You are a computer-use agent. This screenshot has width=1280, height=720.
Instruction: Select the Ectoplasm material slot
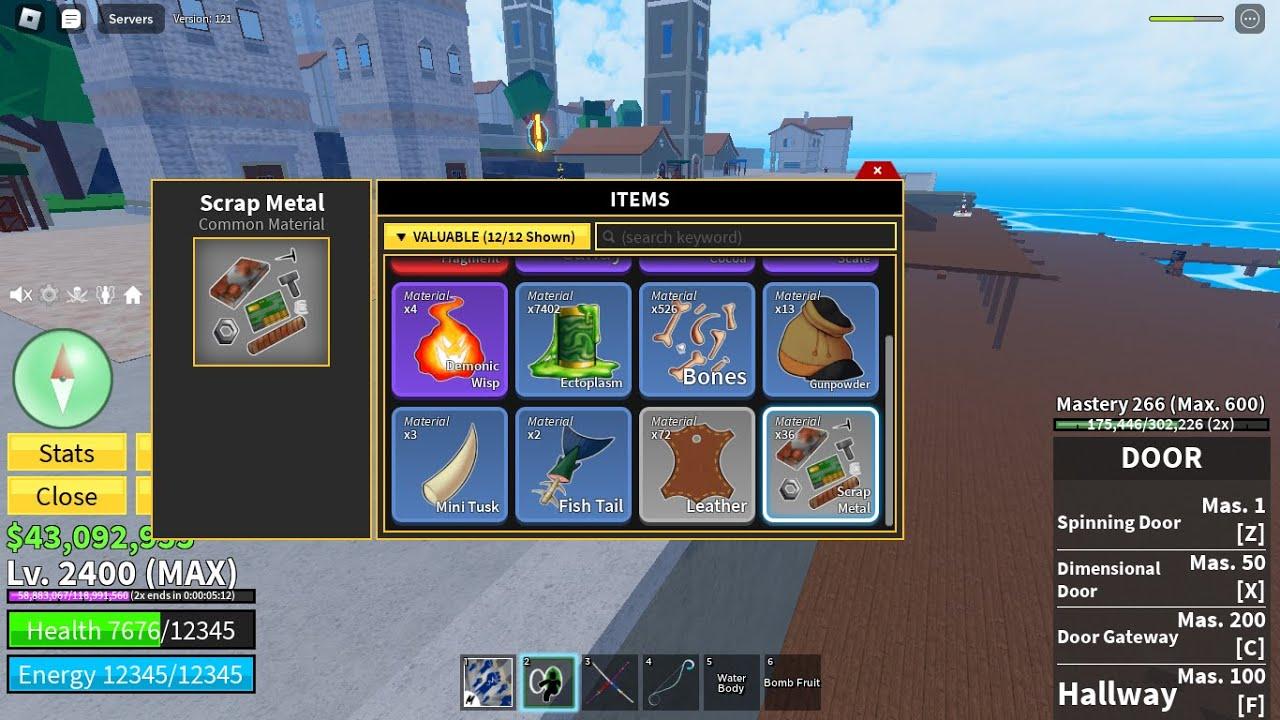click(574, 340)
